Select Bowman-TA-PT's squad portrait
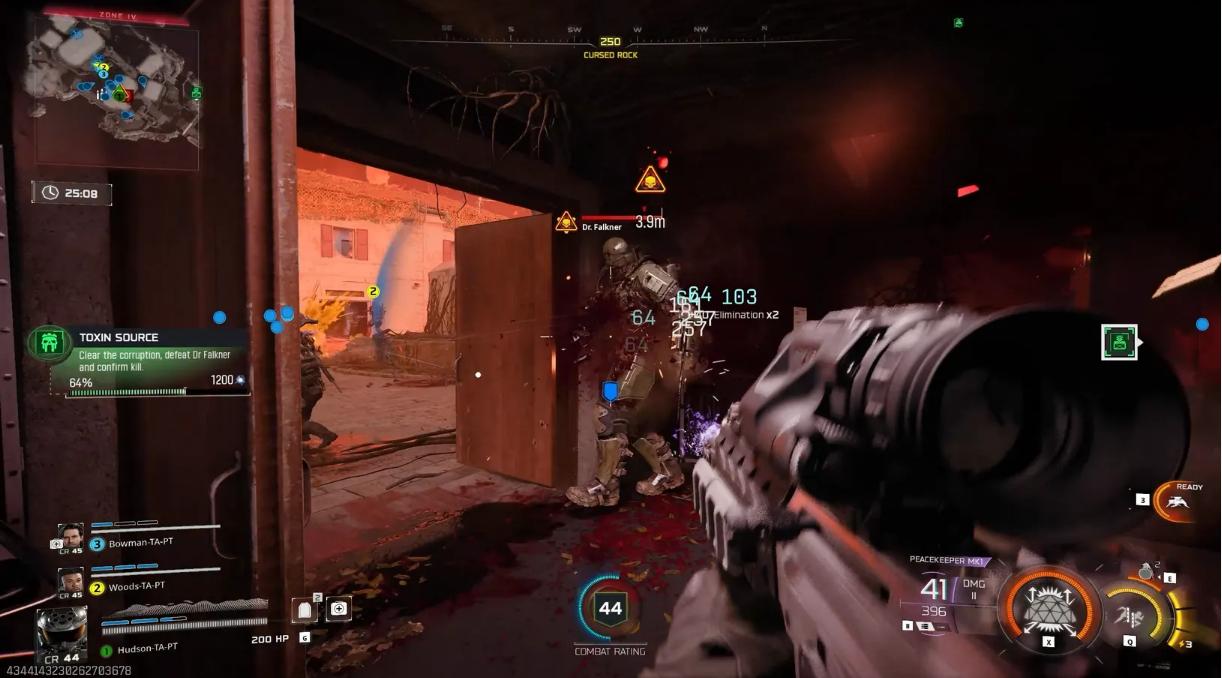 coord(70,535)
